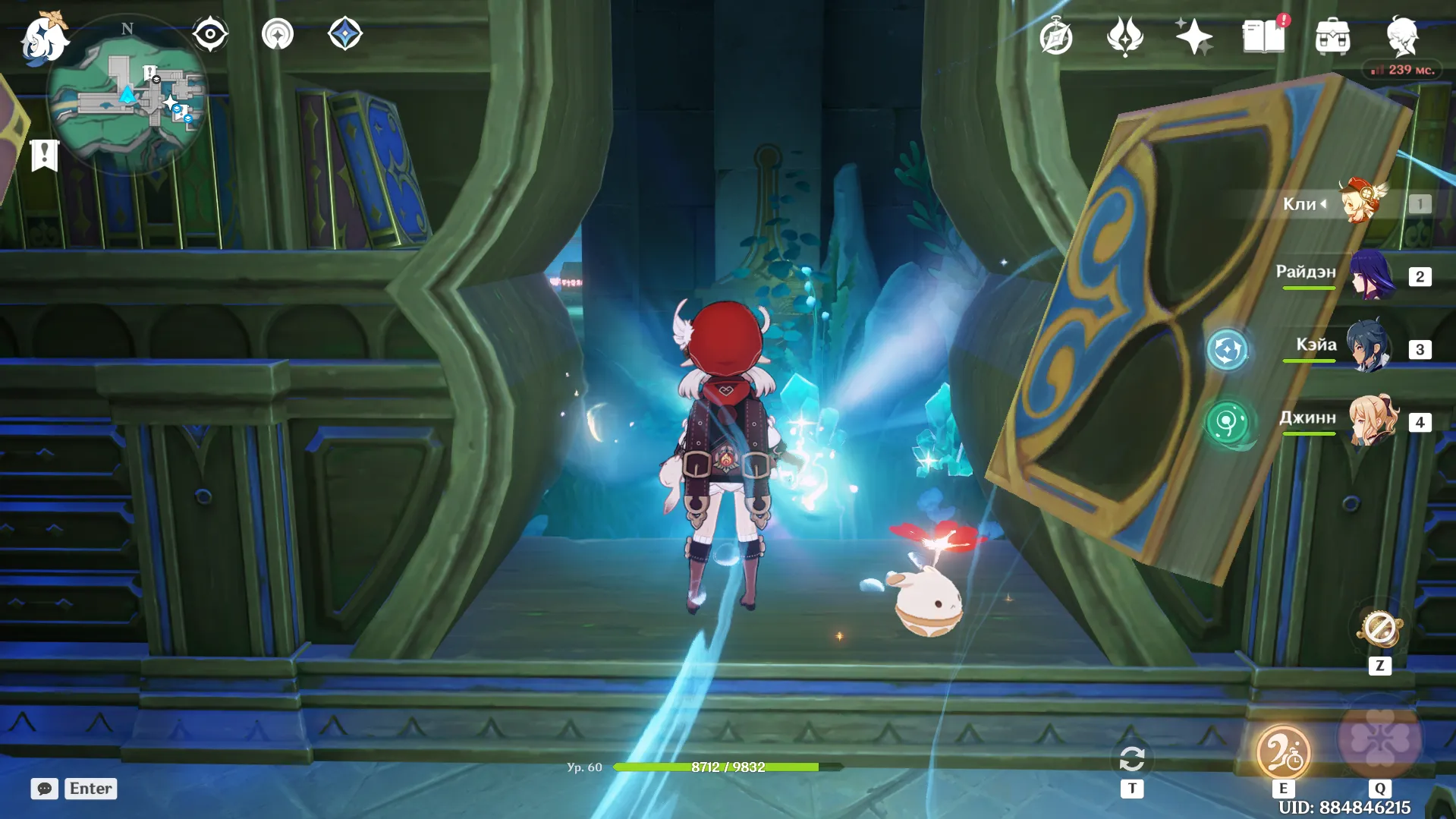Open the character profile head icon
1456x819 pixels.
(1401, 36)
